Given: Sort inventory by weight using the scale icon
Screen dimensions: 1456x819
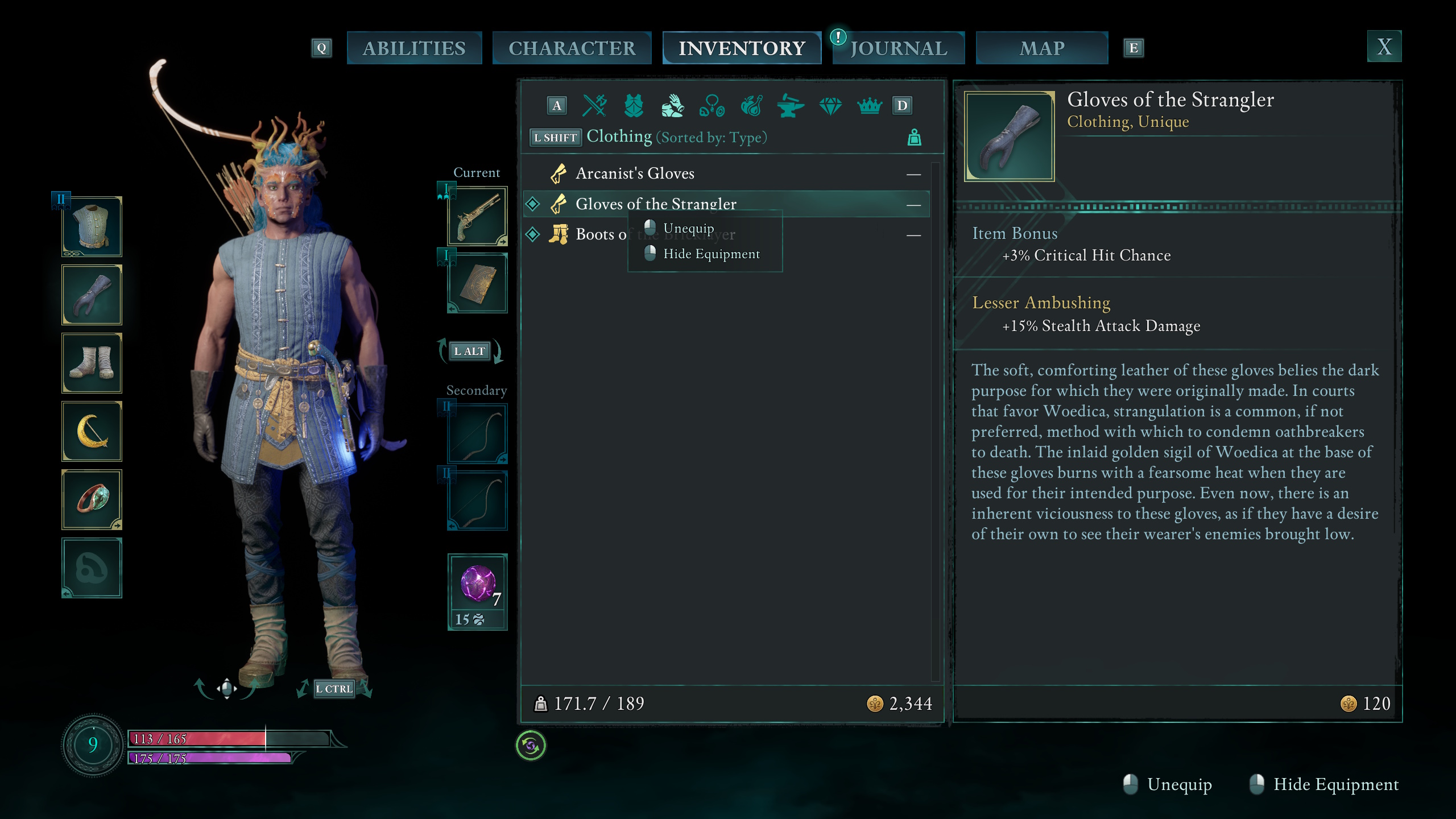Looking at the screenshot, I should tap(915, 136).
